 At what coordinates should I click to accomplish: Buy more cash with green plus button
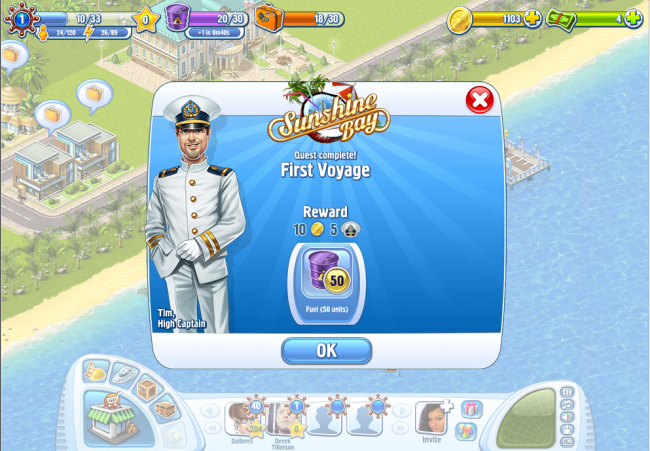tap(633, 18)
